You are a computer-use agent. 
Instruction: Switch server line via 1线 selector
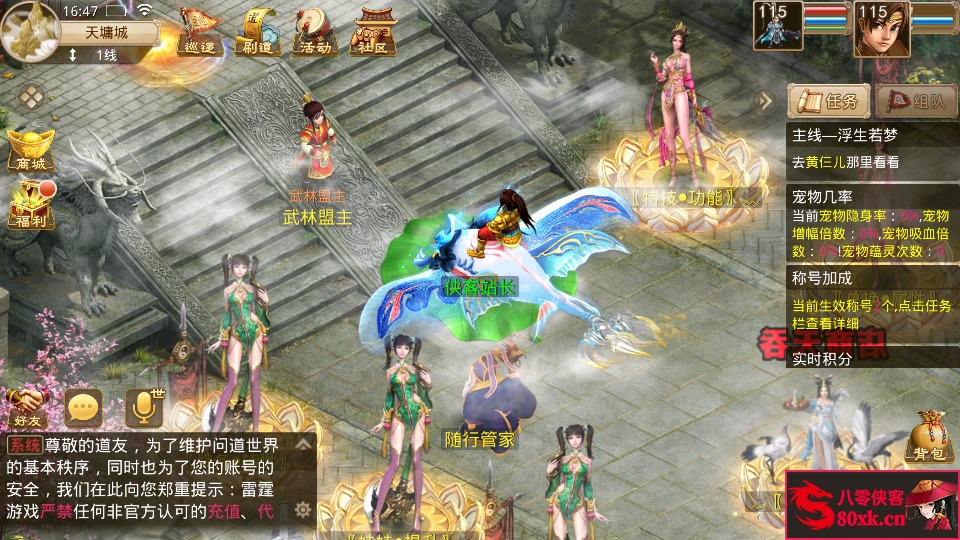pyautogui.click(x=95, y=55)
